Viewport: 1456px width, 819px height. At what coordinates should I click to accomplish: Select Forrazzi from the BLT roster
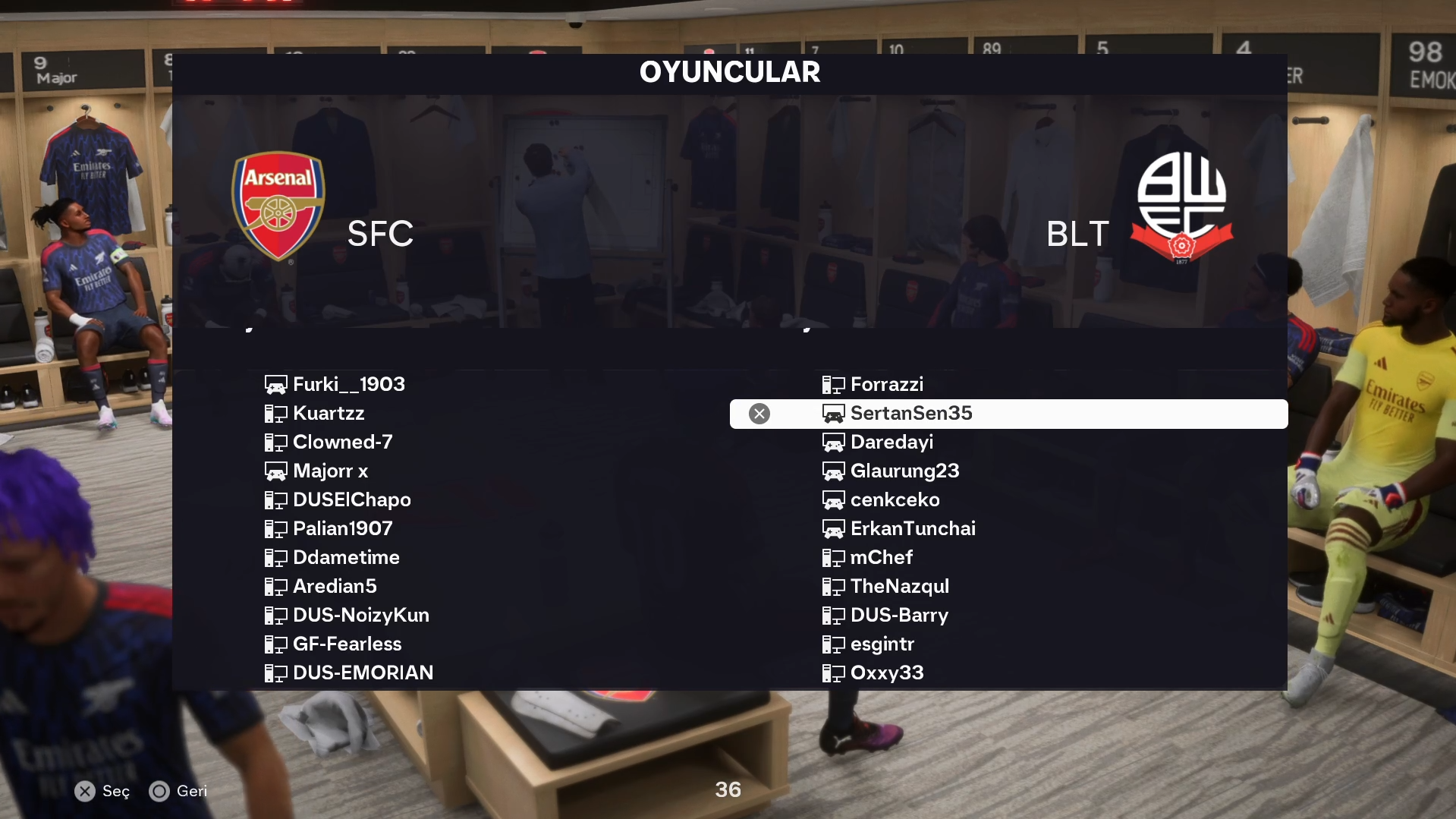click(886, 385)
